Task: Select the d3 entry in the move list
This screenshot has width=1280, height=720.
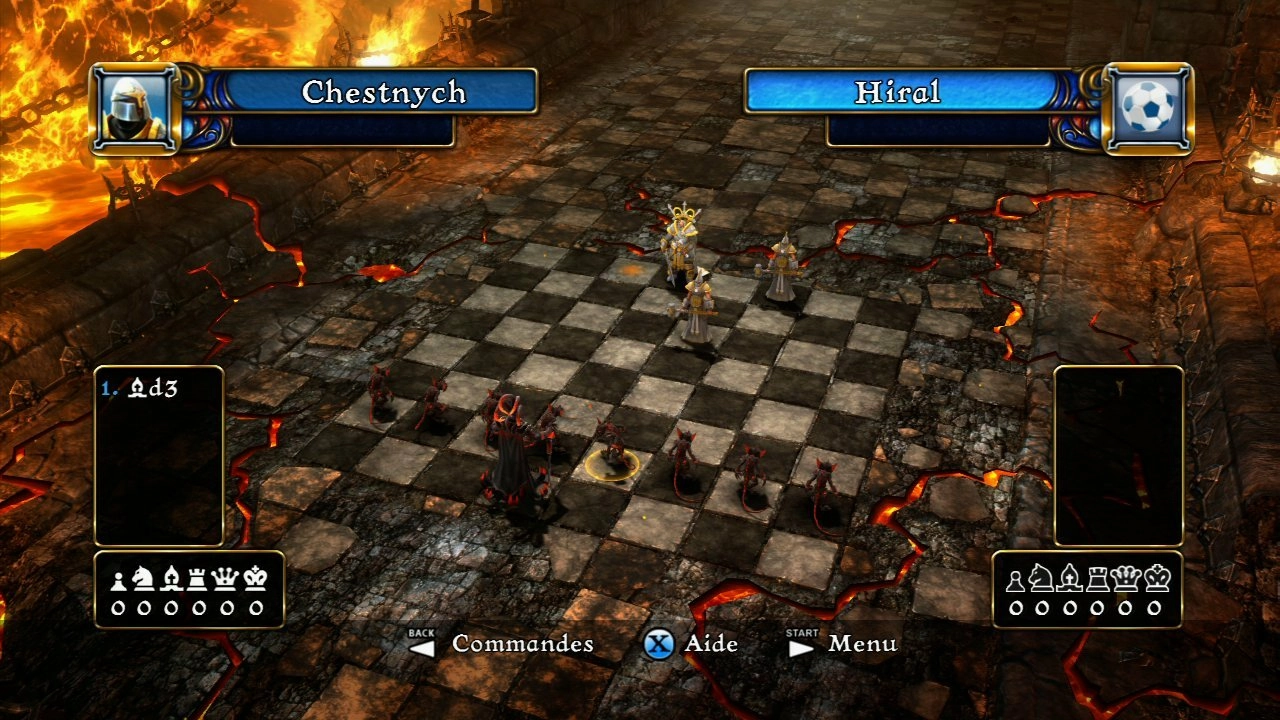Action: tap(145, 388)
